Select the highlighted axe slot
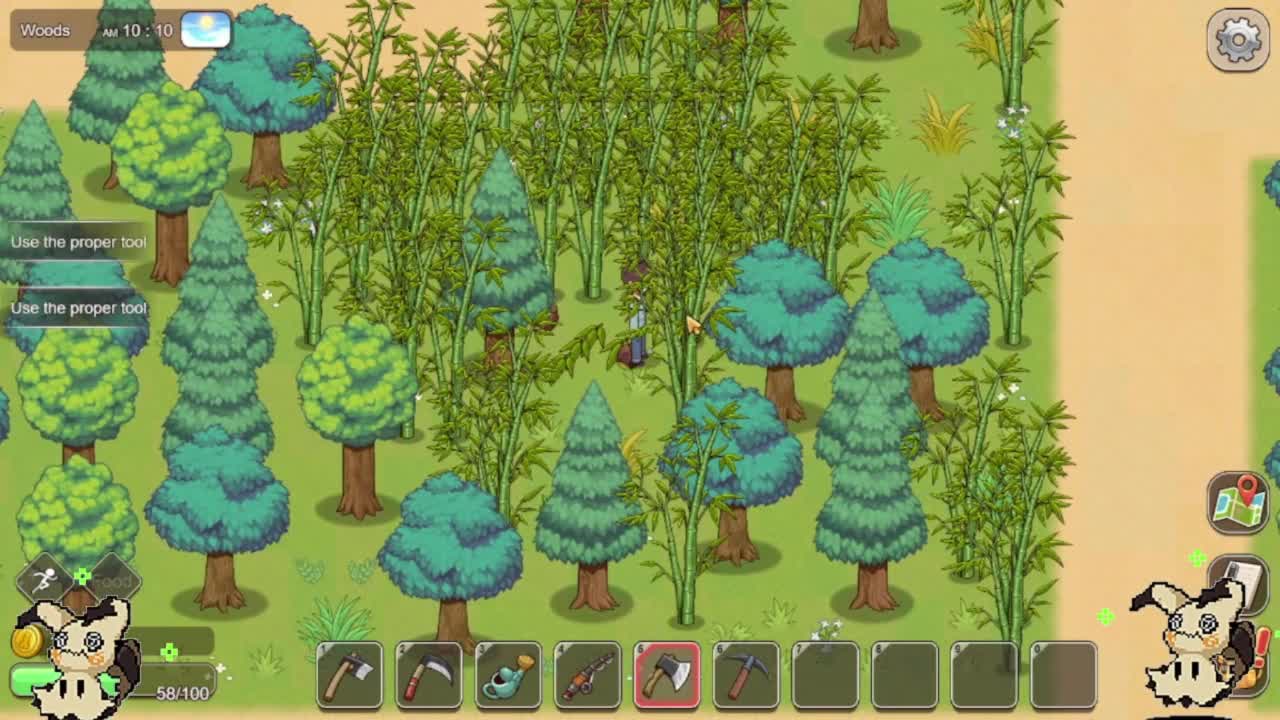The width and height of the screenshot is (1280, 720). [667, 675]
